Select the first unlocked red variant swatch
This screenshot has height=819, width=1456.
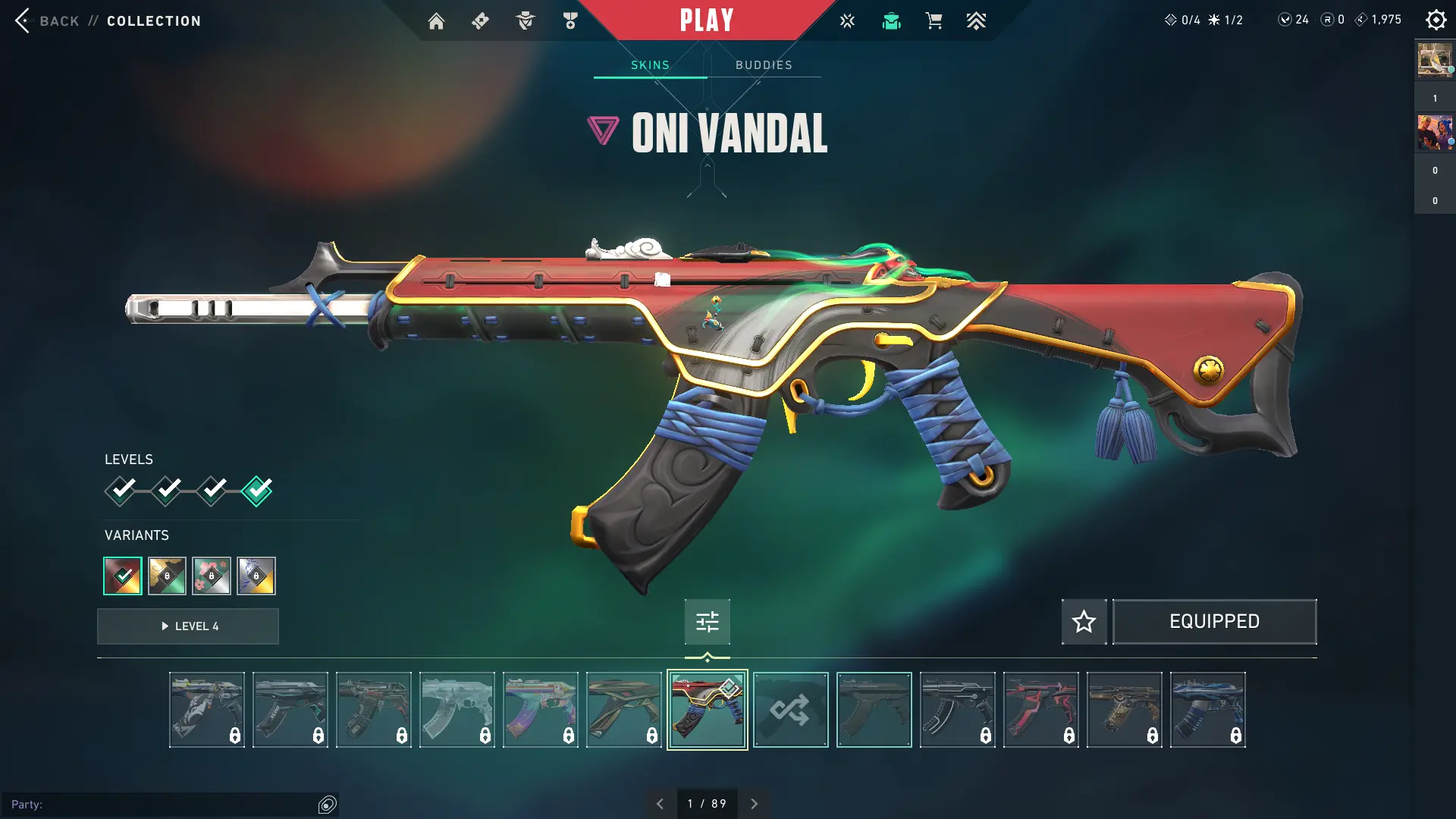click(x=123, y=576)
